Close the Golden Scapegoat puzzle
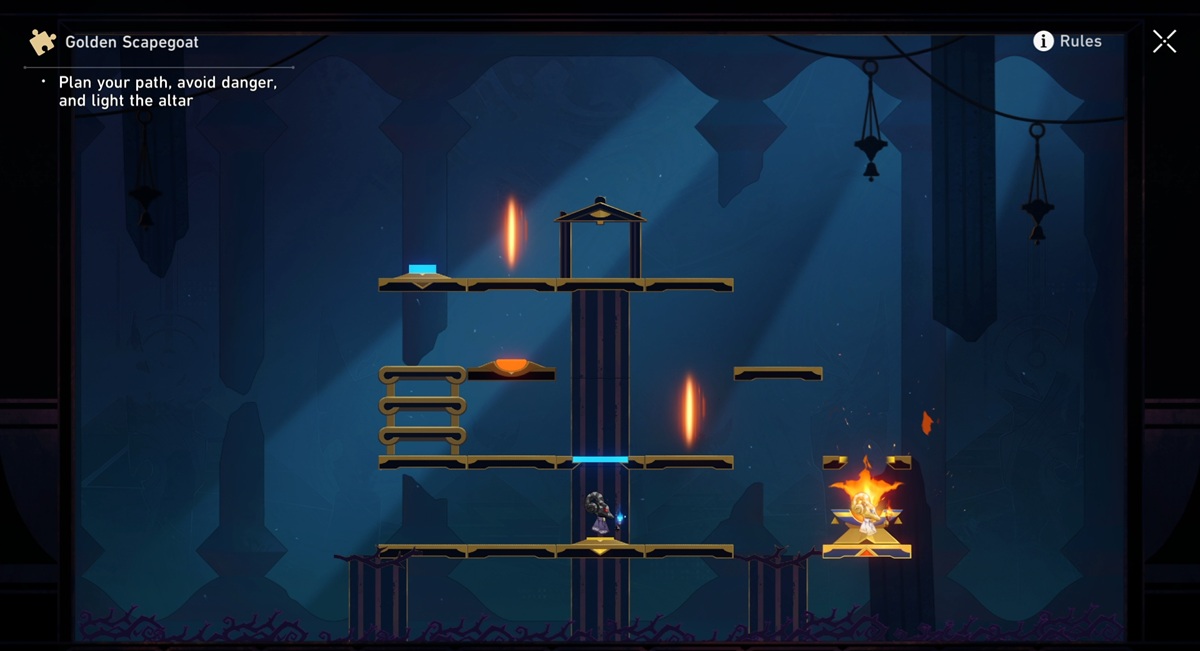 tap(1164, 41)
